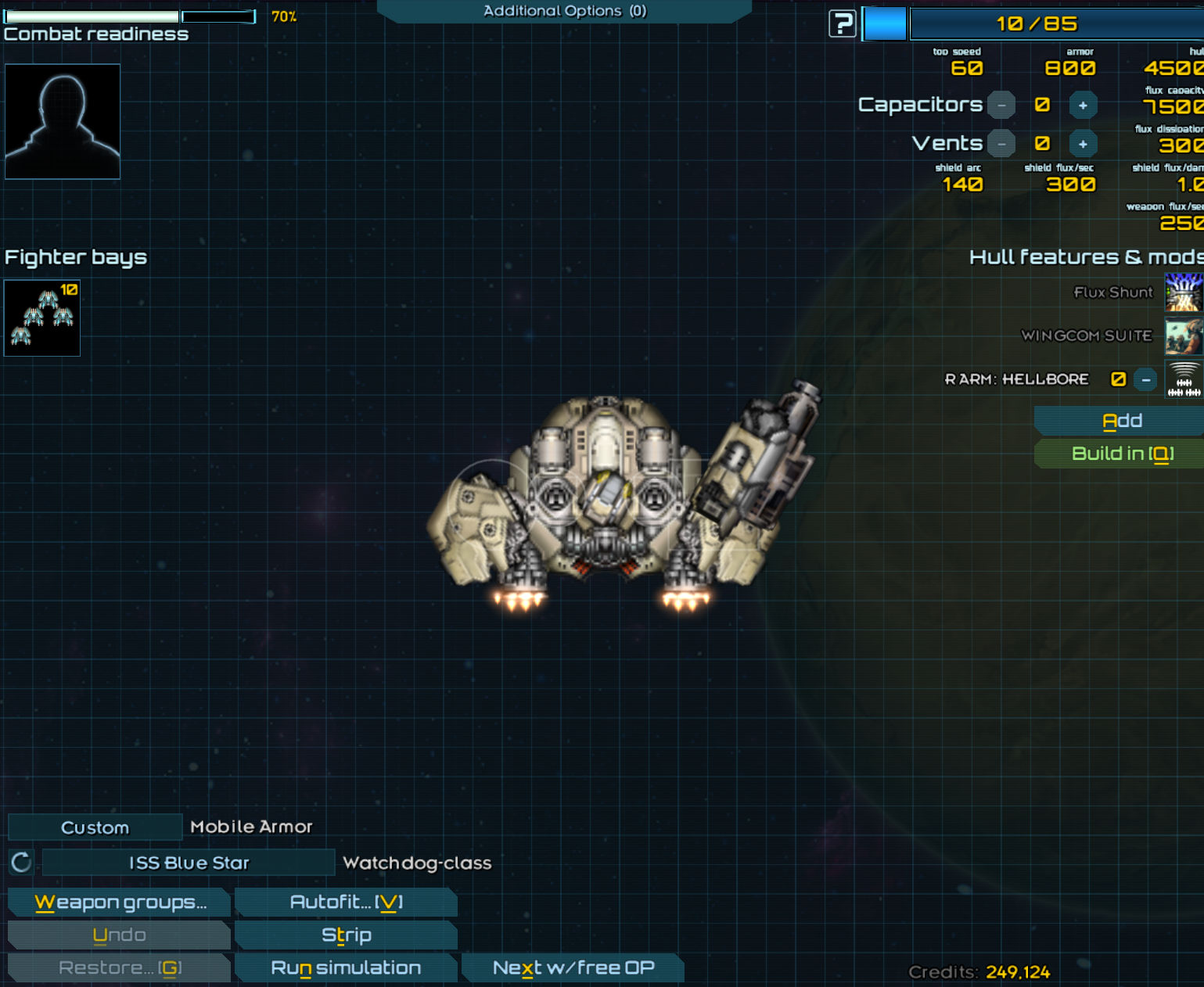The width and height of the screenshot is (1204, 987).
Task: Select the Flux Shunt hull mod icon
Action: click(1183, 293)
